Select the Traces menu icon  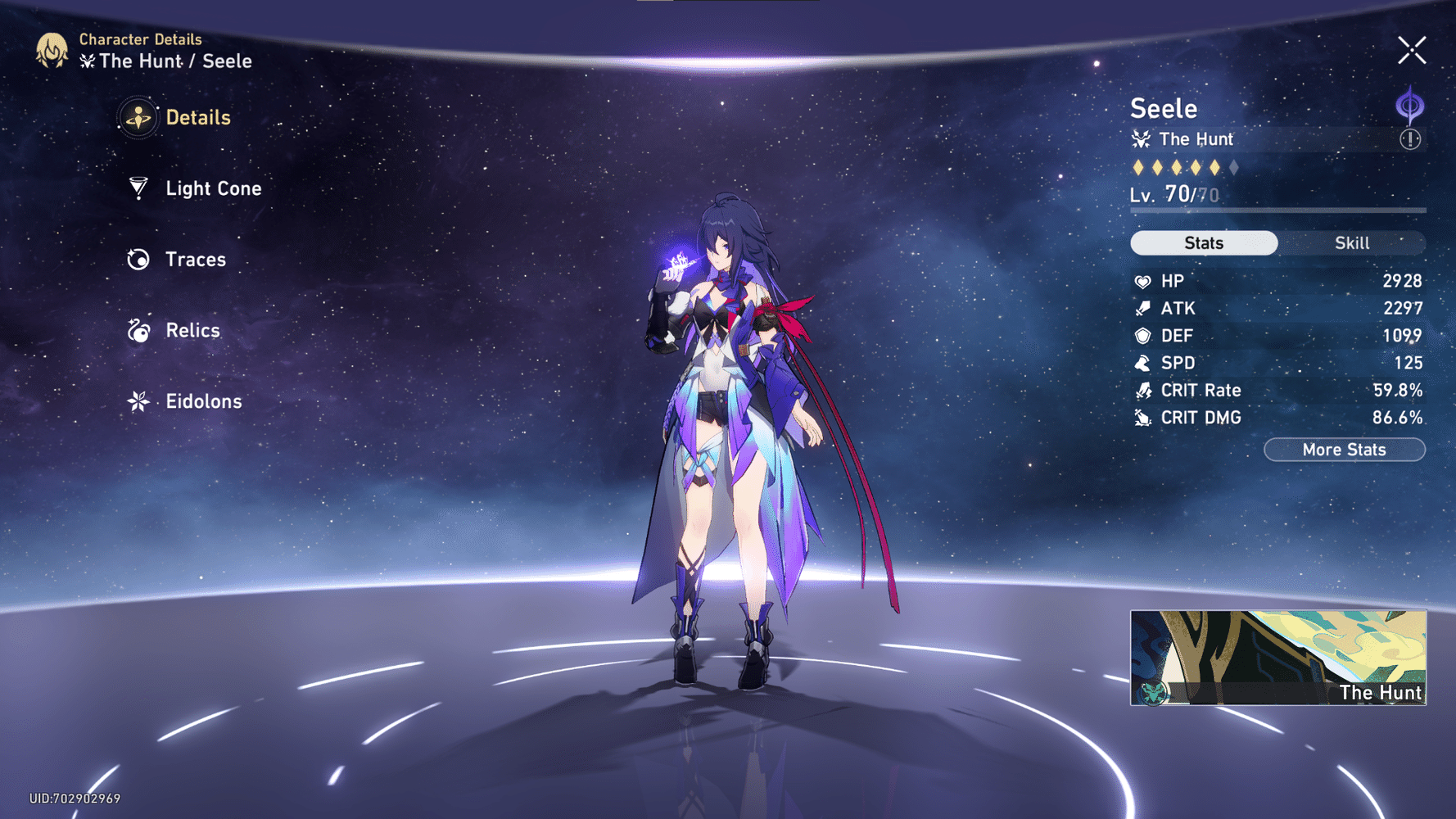pyautogui.click(x=137, y=259)
